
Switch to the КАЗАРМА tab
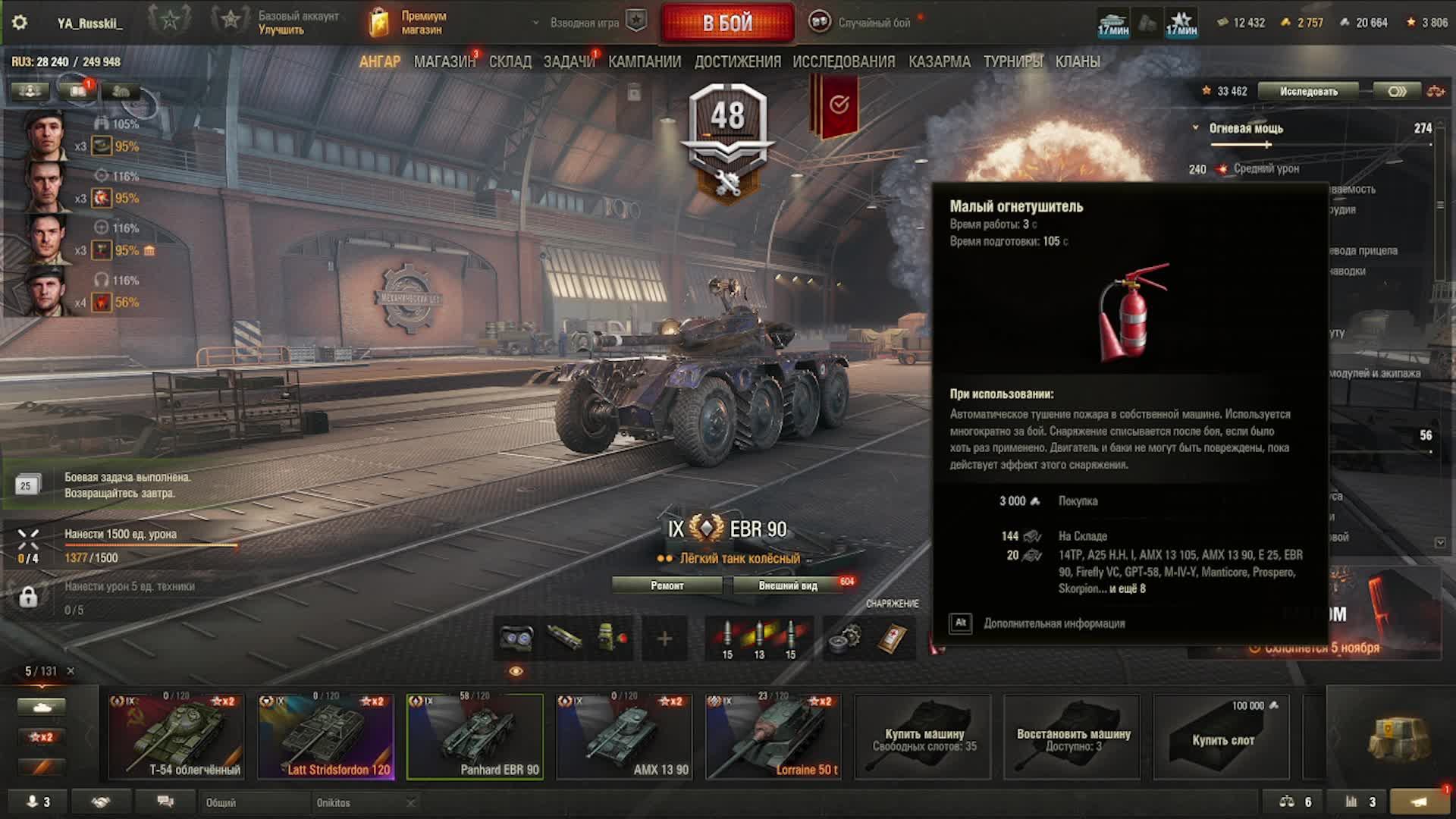tap(939, 62)
